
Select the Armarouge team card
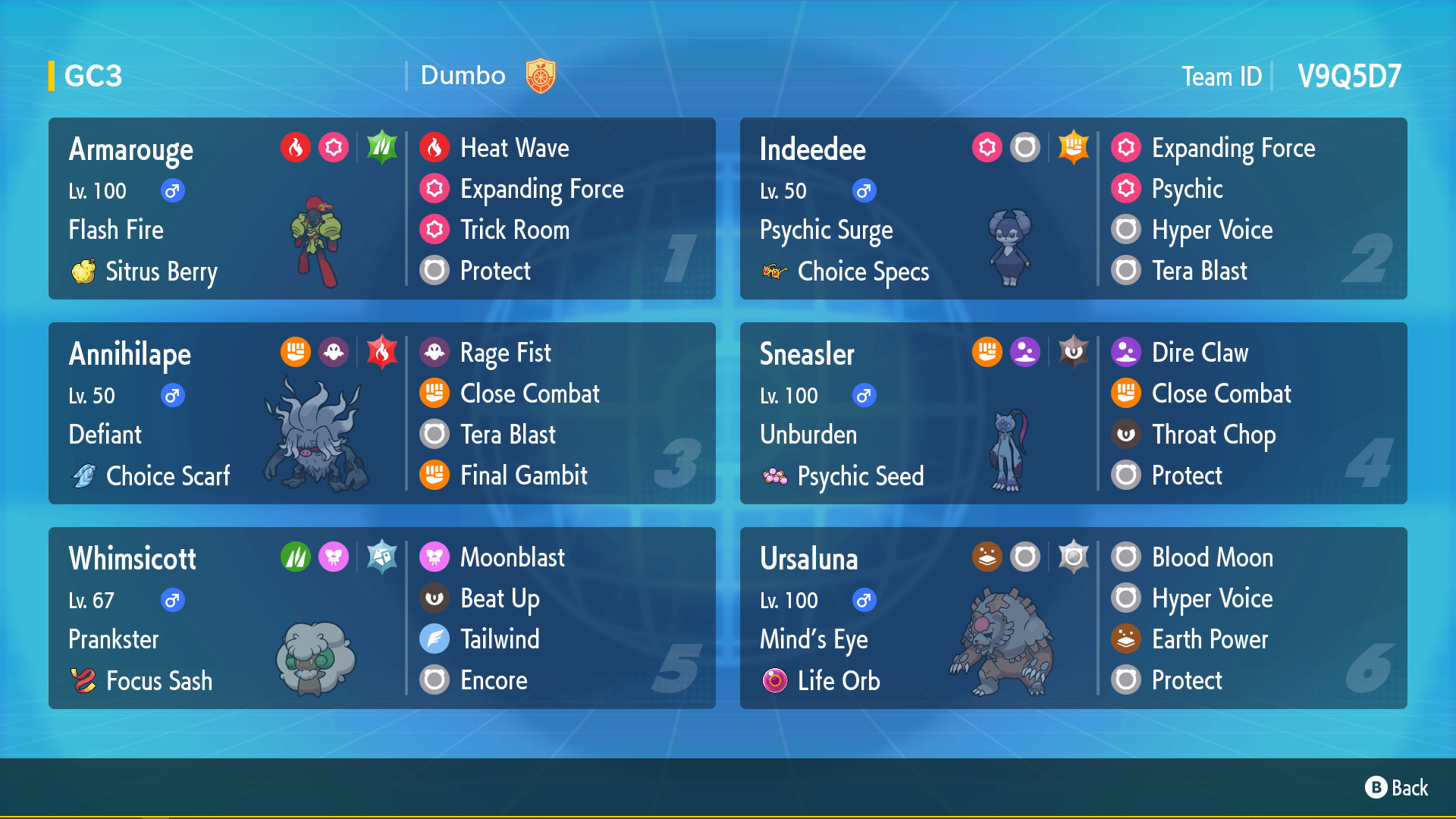[381, 209]
